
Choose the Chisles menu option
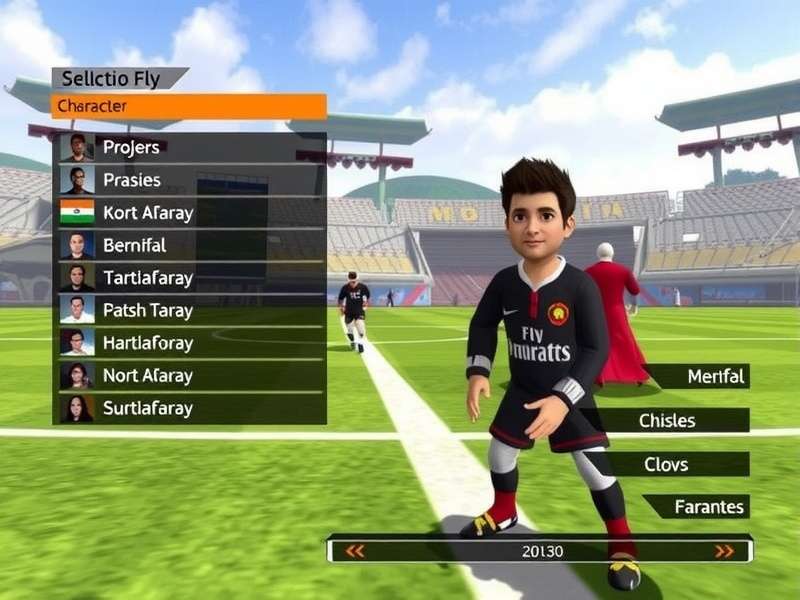[668, 420]
